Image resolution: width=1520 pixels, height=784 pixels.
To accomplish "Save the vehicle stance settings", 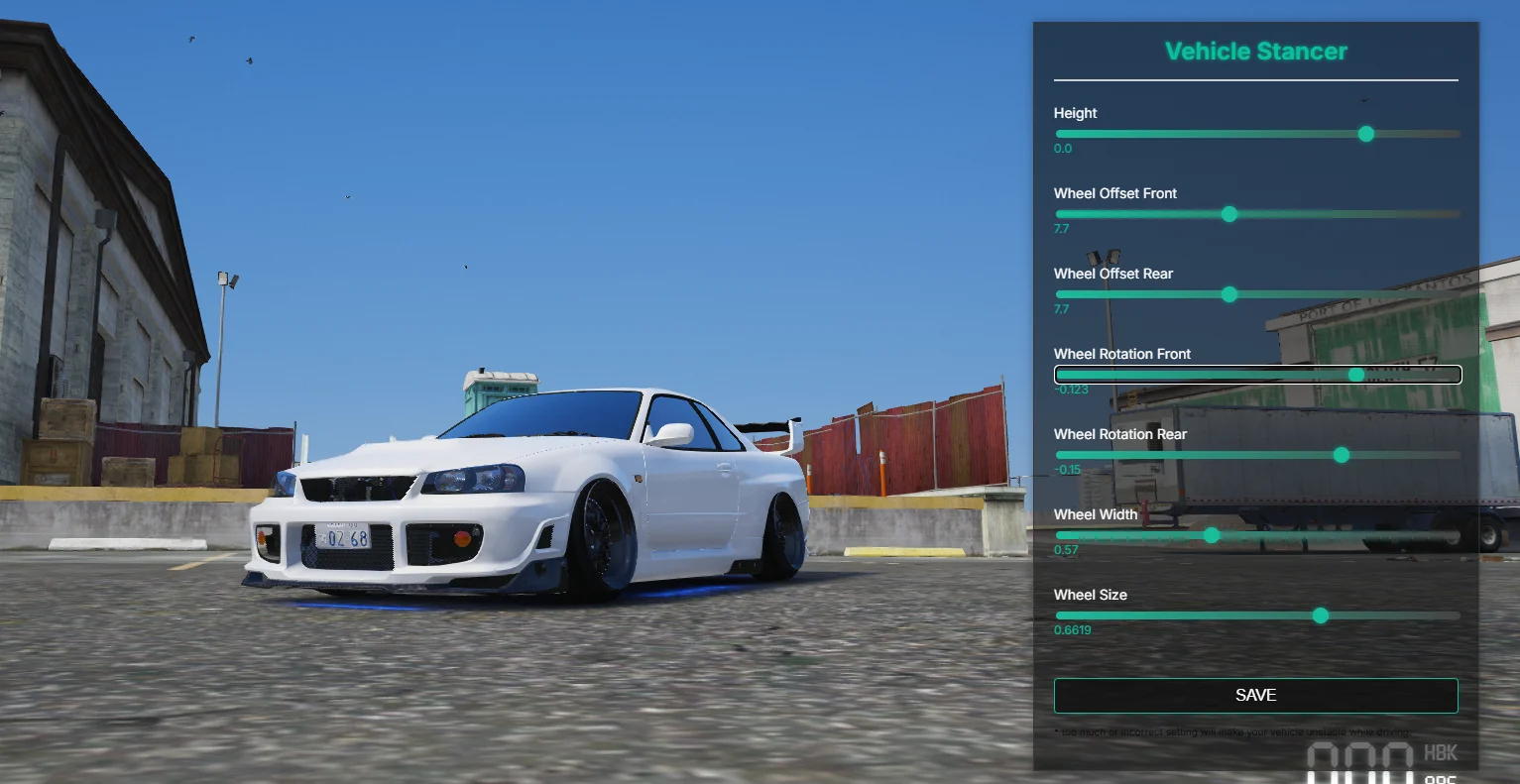I will (1255, 696).
